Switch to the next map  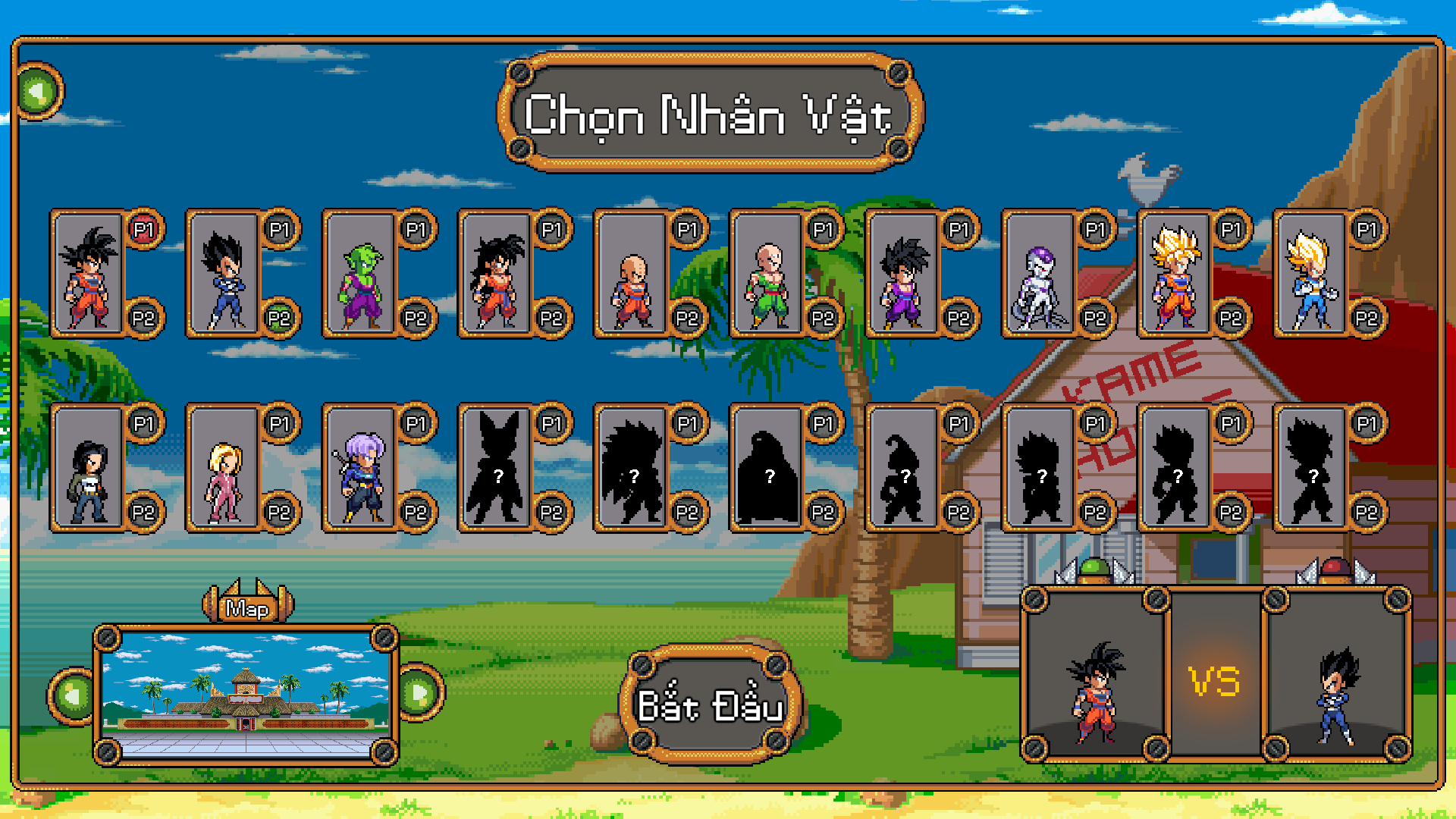pyautogui.click(x=419, y=692)
